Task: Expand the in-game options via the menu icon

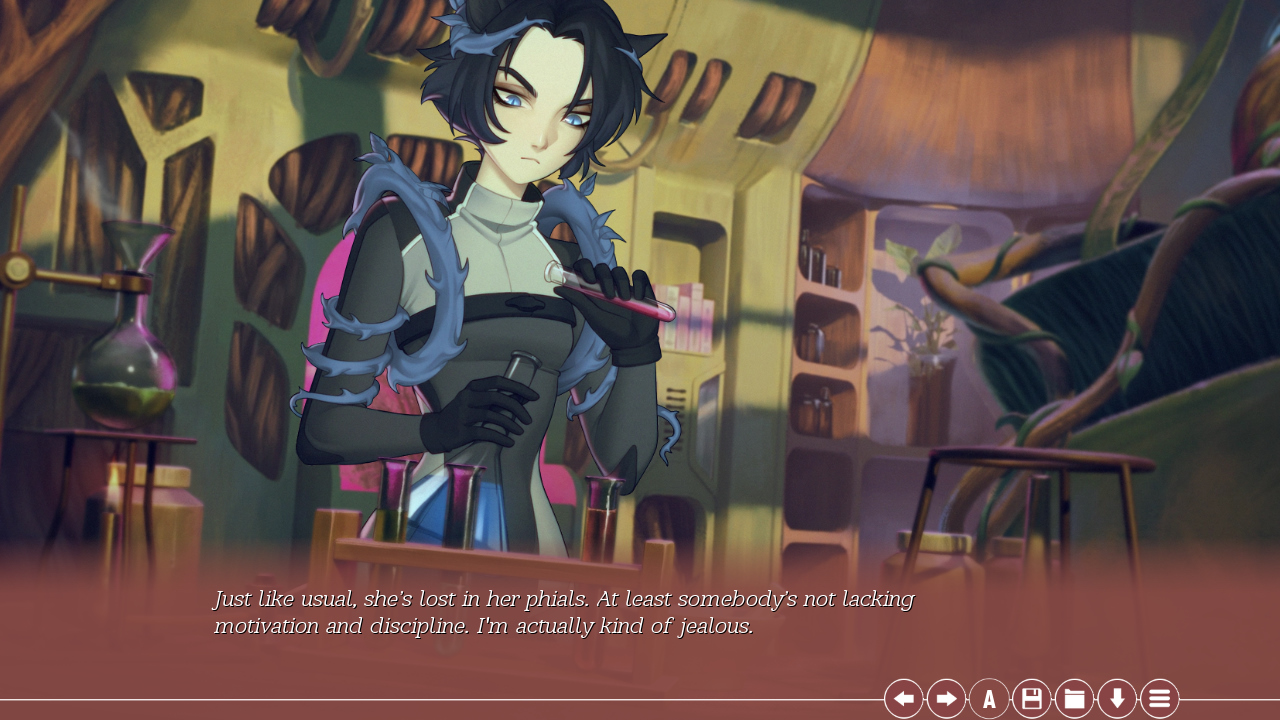Action: [x=1159, y=698]
